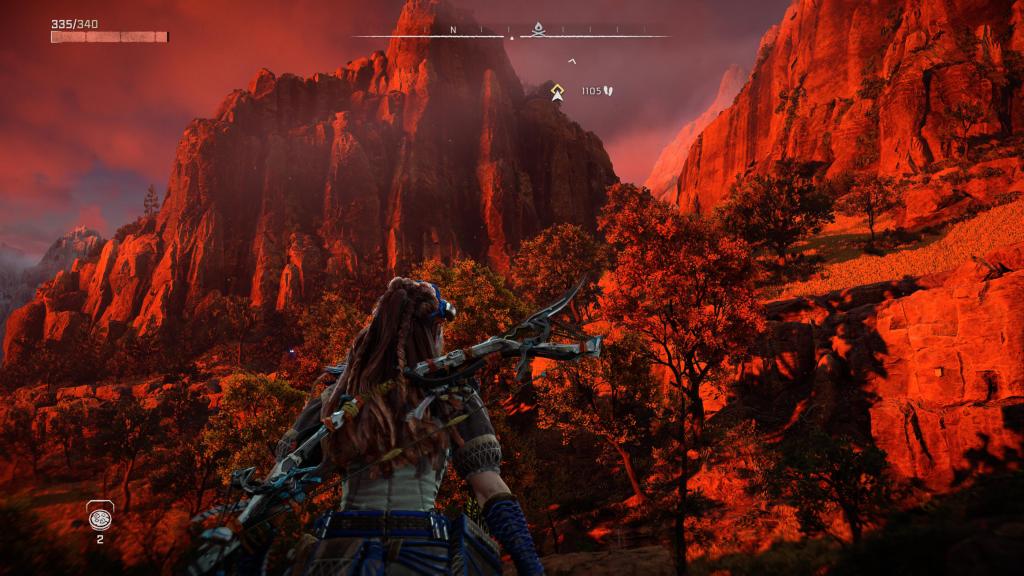Select the campfire icon on the compass
This screenshot has height=576, width=1024.
tap(537, 29)
